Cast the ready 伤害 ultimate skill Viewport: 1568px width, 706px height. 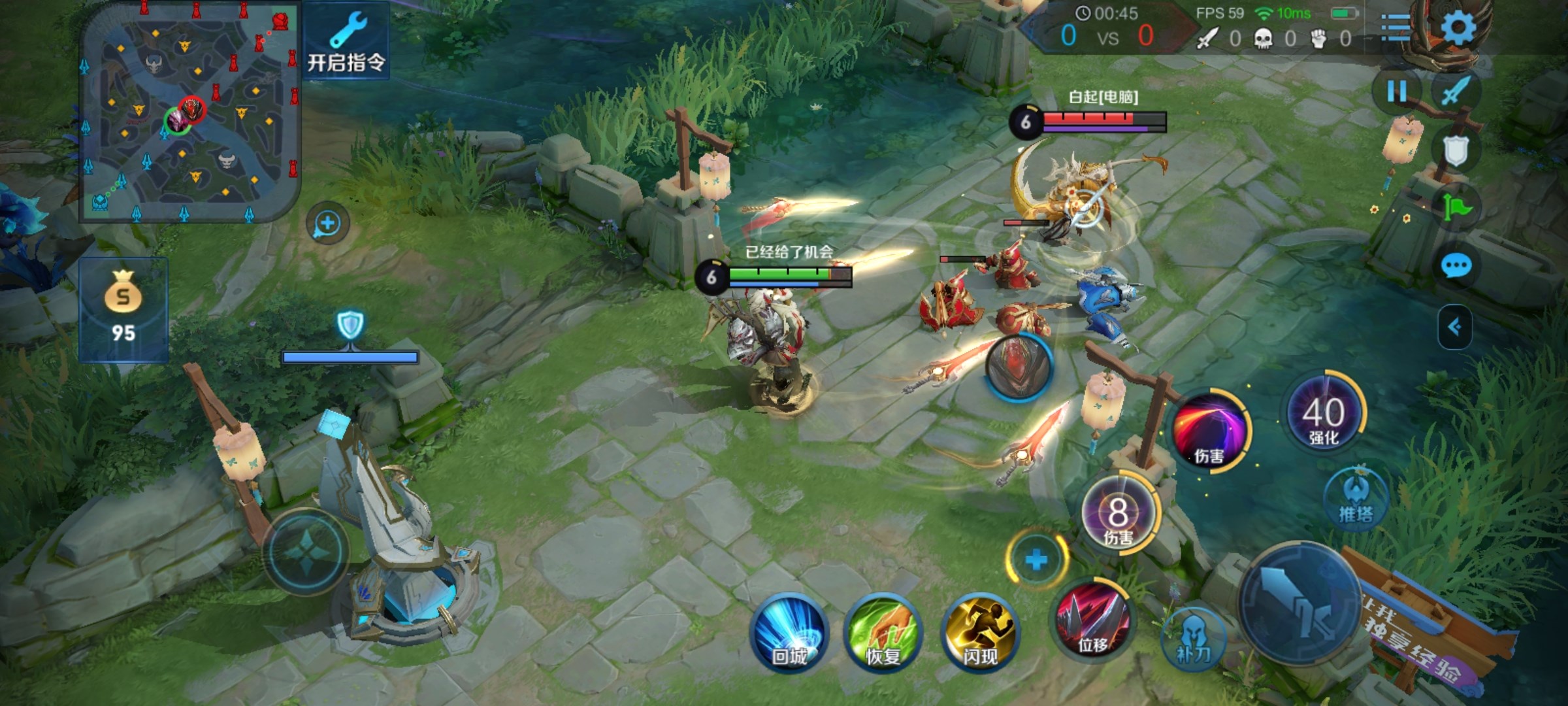tap(1209, 430)
